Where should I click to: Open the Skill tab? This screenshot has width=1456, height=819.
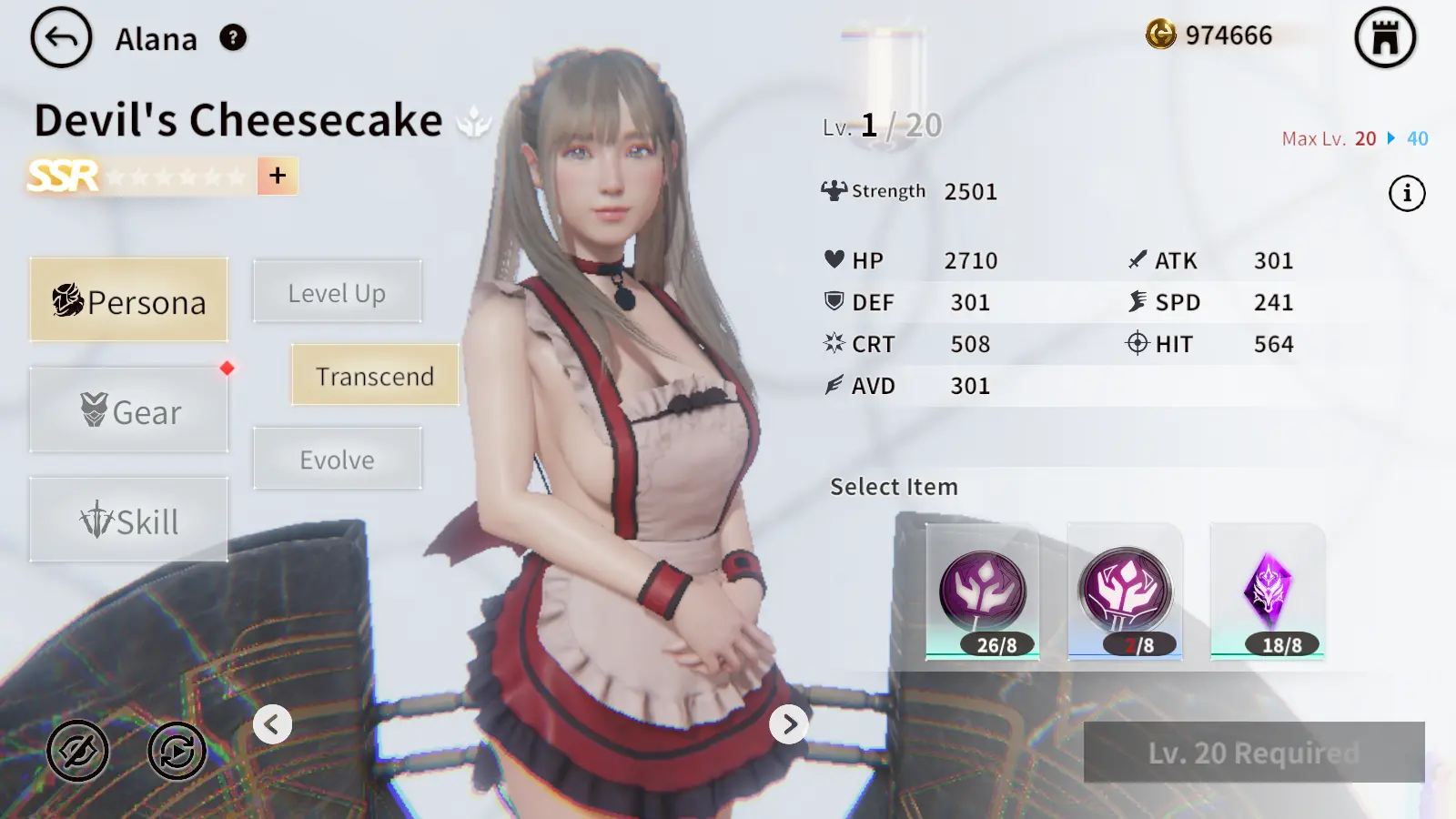click(x=128, y=521)
